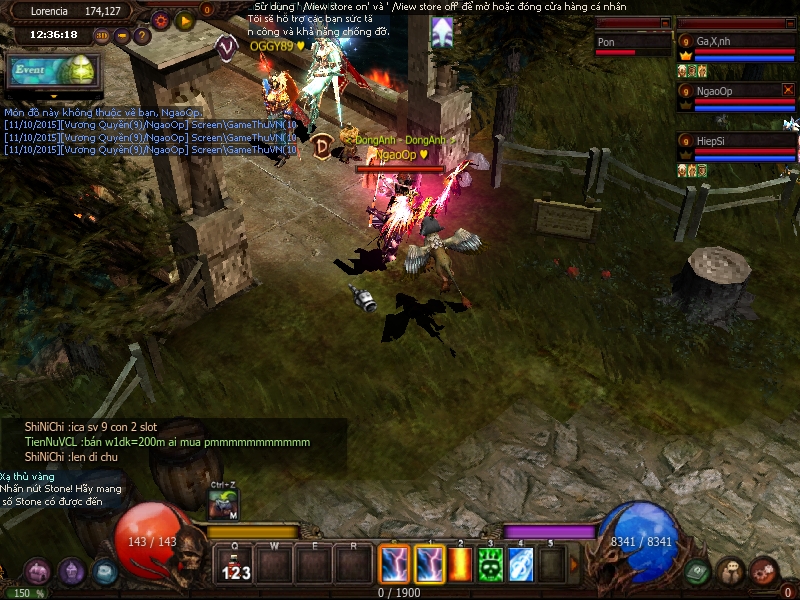Viewport: 800px width, 600px height.
Task: Toggle the 3D camera button
Action: (x=102, y=35)
